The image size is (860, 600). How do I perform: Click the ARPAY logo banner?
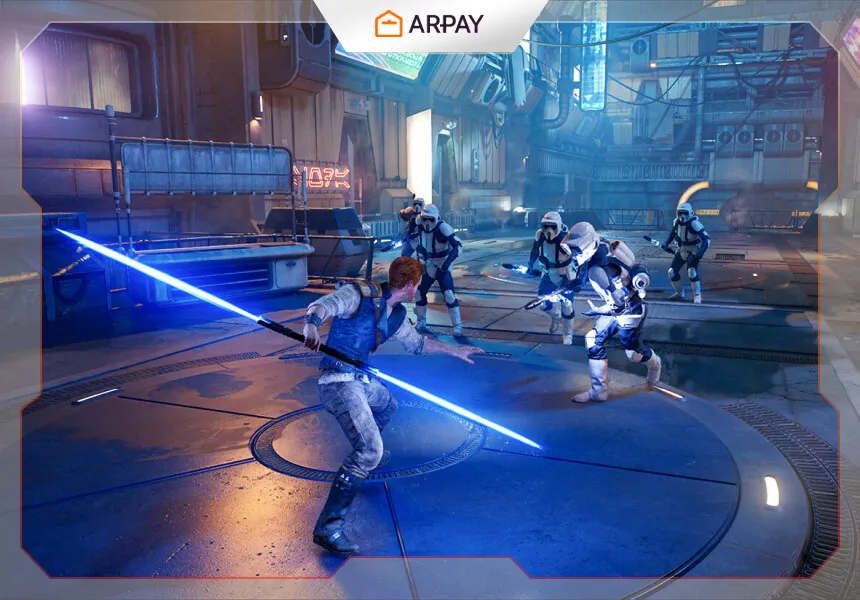[x=429, y=23]
